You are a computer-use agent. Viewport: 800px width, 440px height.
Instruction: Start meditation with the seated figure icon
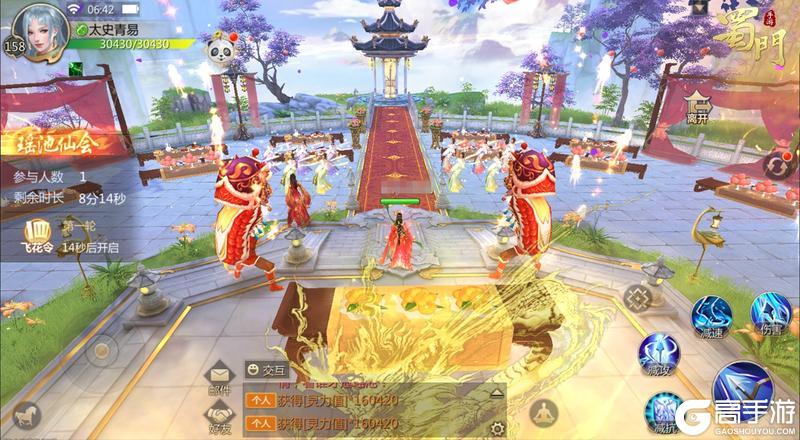pos(543,411)
